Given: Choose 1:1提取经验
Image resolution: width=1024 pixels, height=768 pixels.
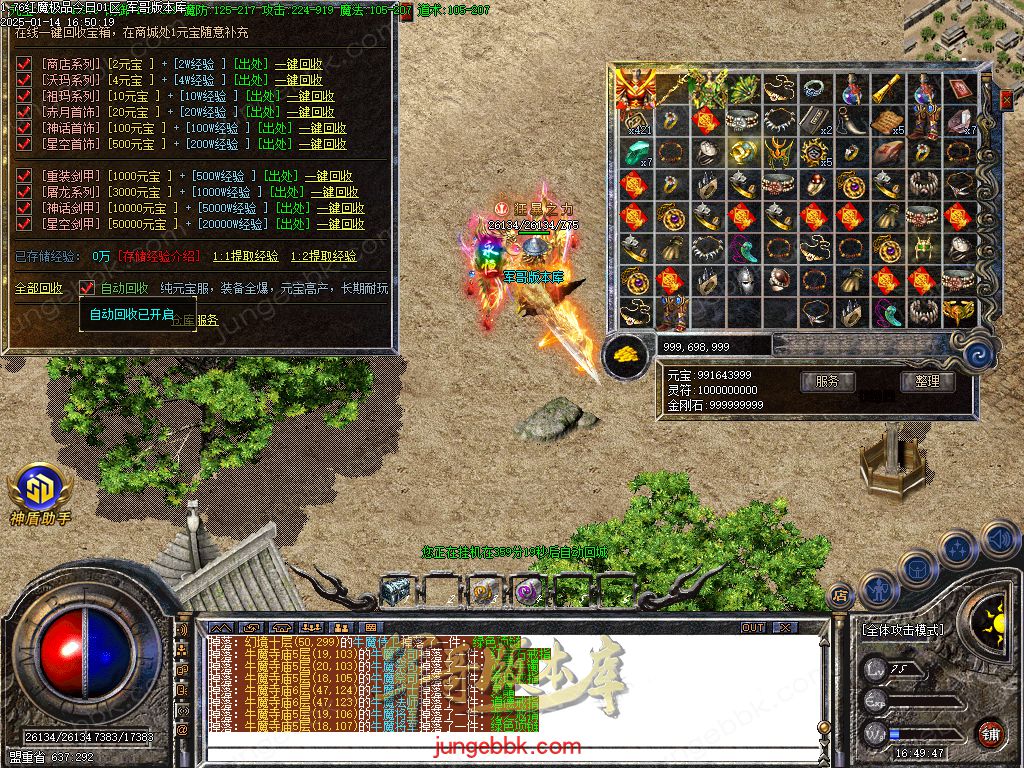Looking at the screenshot, I should [x=246, y=256].
